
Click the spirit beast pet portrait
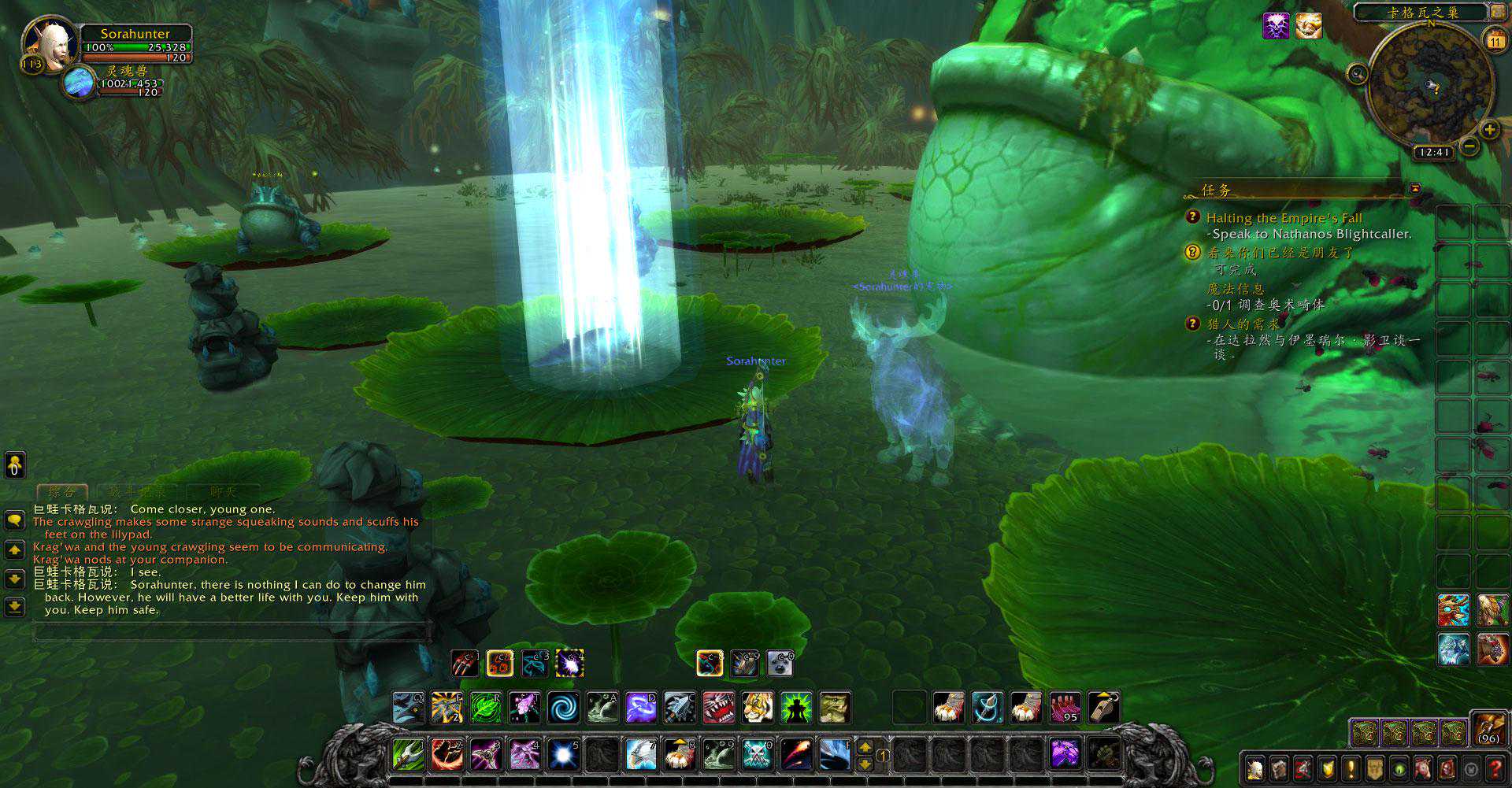point(79,83)
